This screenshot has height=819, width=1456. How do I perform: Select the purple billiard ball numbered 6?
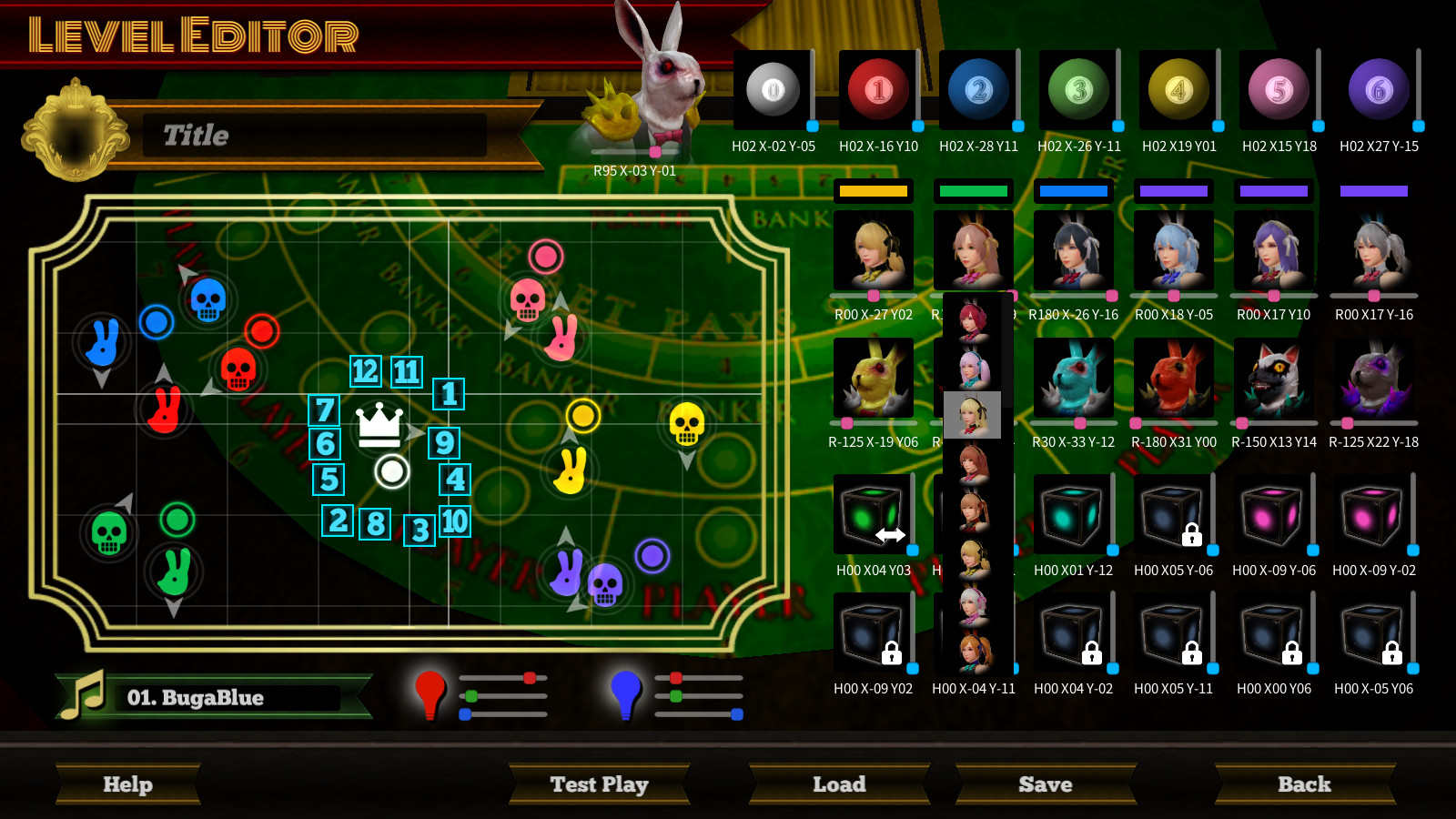tap(1377, 88)
